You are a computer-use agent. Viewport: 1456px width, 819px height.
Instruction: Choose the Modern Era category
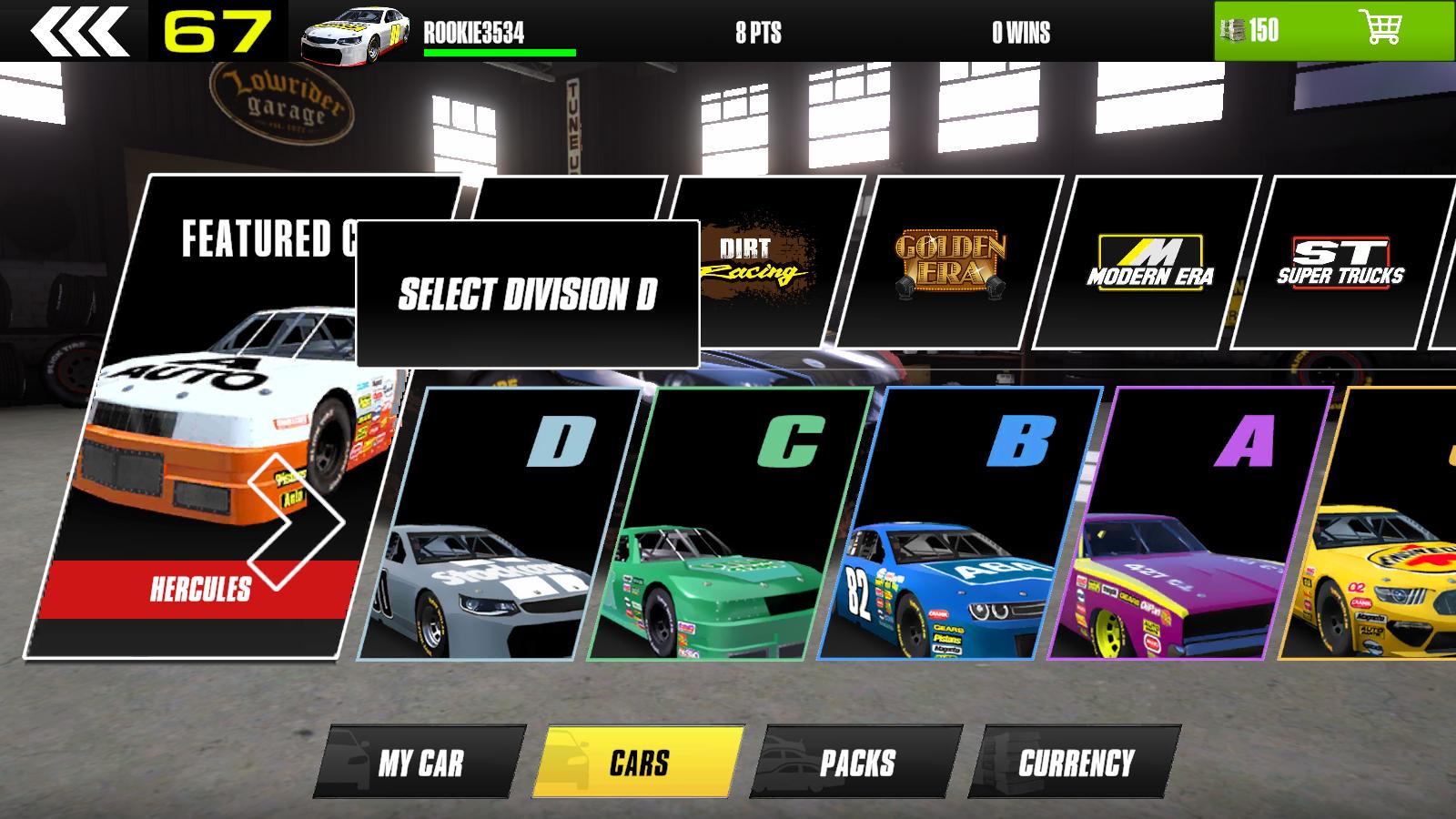point(1148,261)
